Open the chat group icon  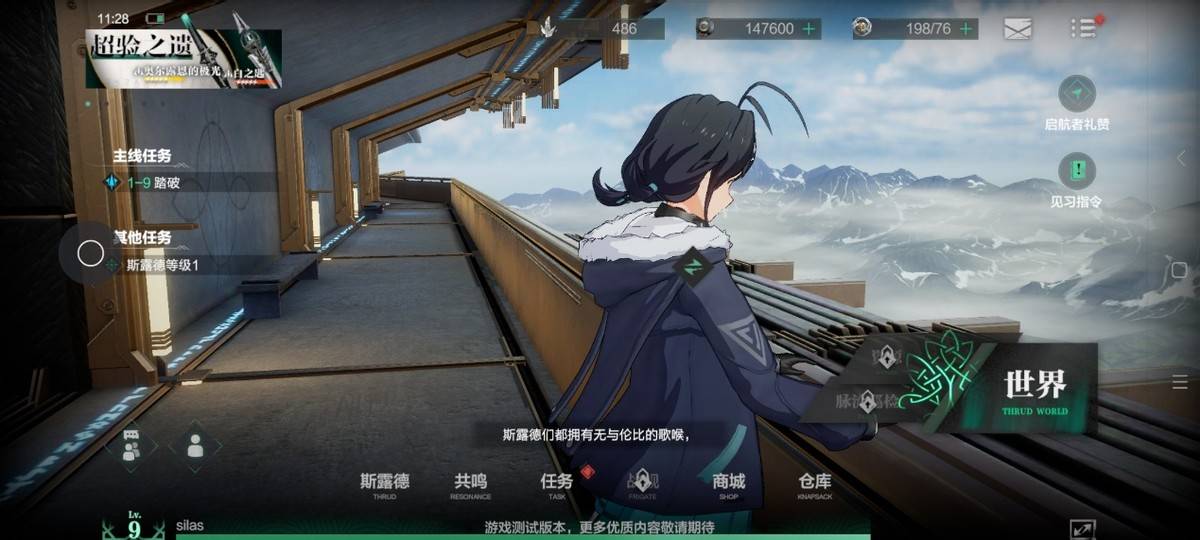click(x=132, y=446)
